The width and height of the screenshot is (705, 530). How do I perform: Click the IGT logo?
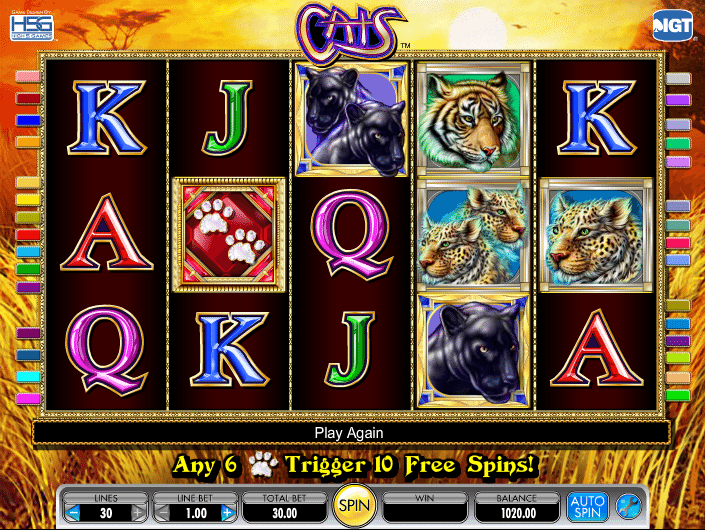pos(673,25)
